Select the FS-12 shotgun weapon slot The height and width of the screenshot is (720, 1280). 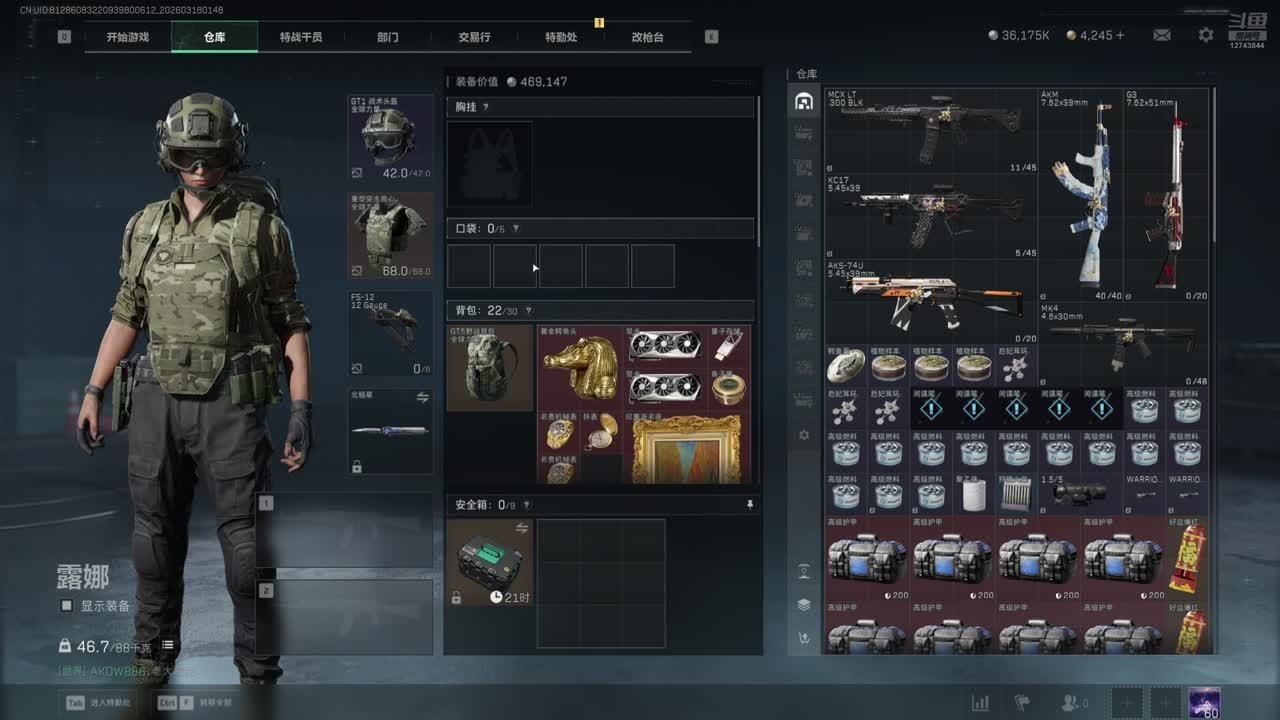(390, 333)
